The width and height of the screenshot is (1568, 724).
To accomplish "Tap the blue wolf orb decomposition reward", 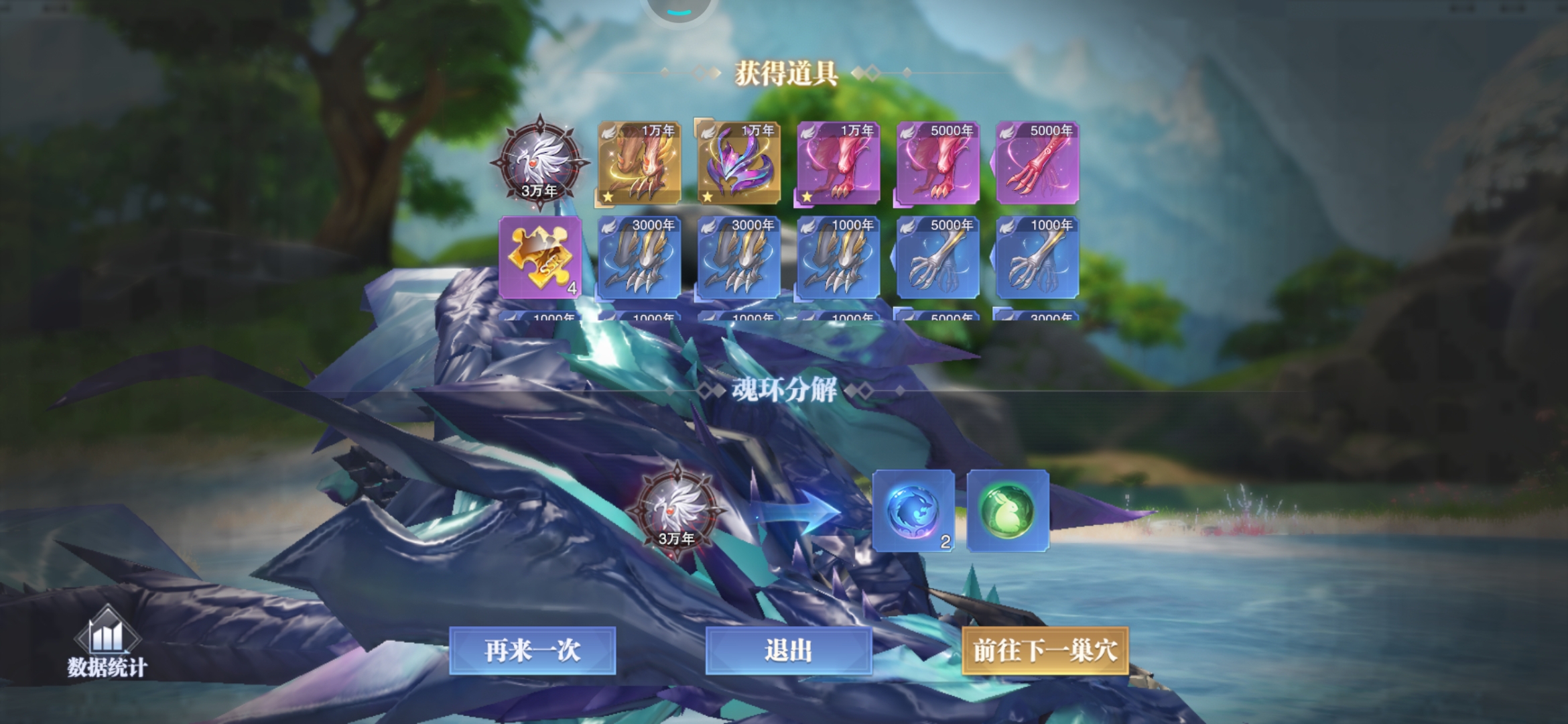I will coord(913,511).
